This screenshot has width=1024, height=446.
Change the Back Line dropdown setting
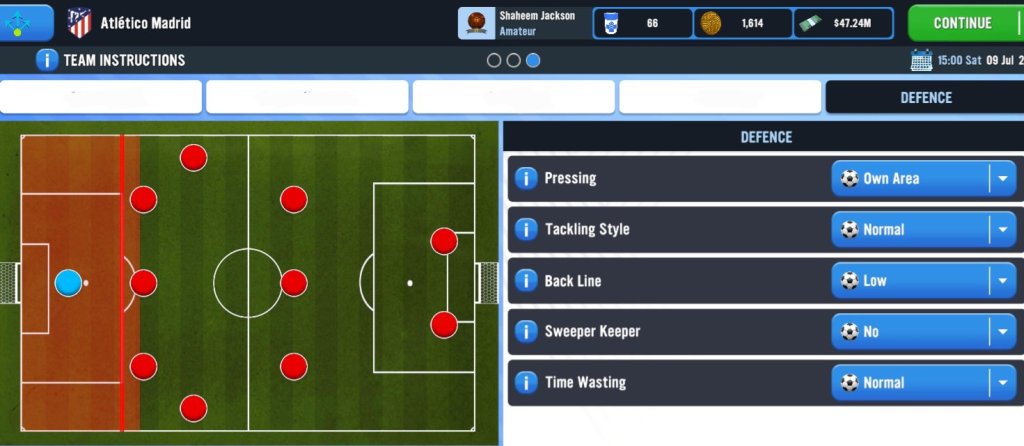tap(923, 281)
